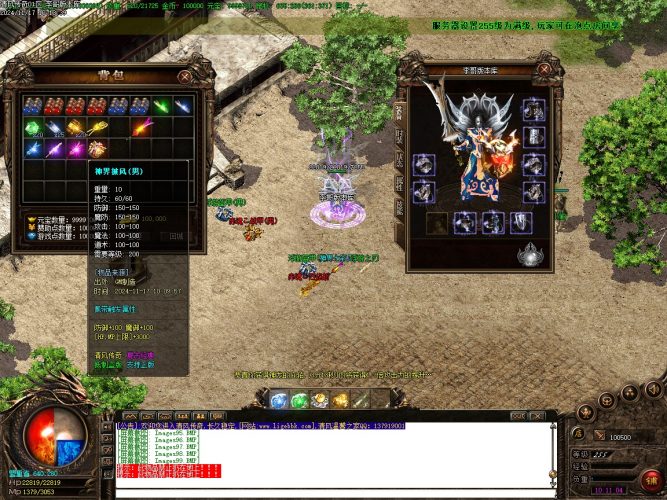Show the 属性 attributes tab
The height and width of the screenshot is (500, 667).
(x=399, y=184)
